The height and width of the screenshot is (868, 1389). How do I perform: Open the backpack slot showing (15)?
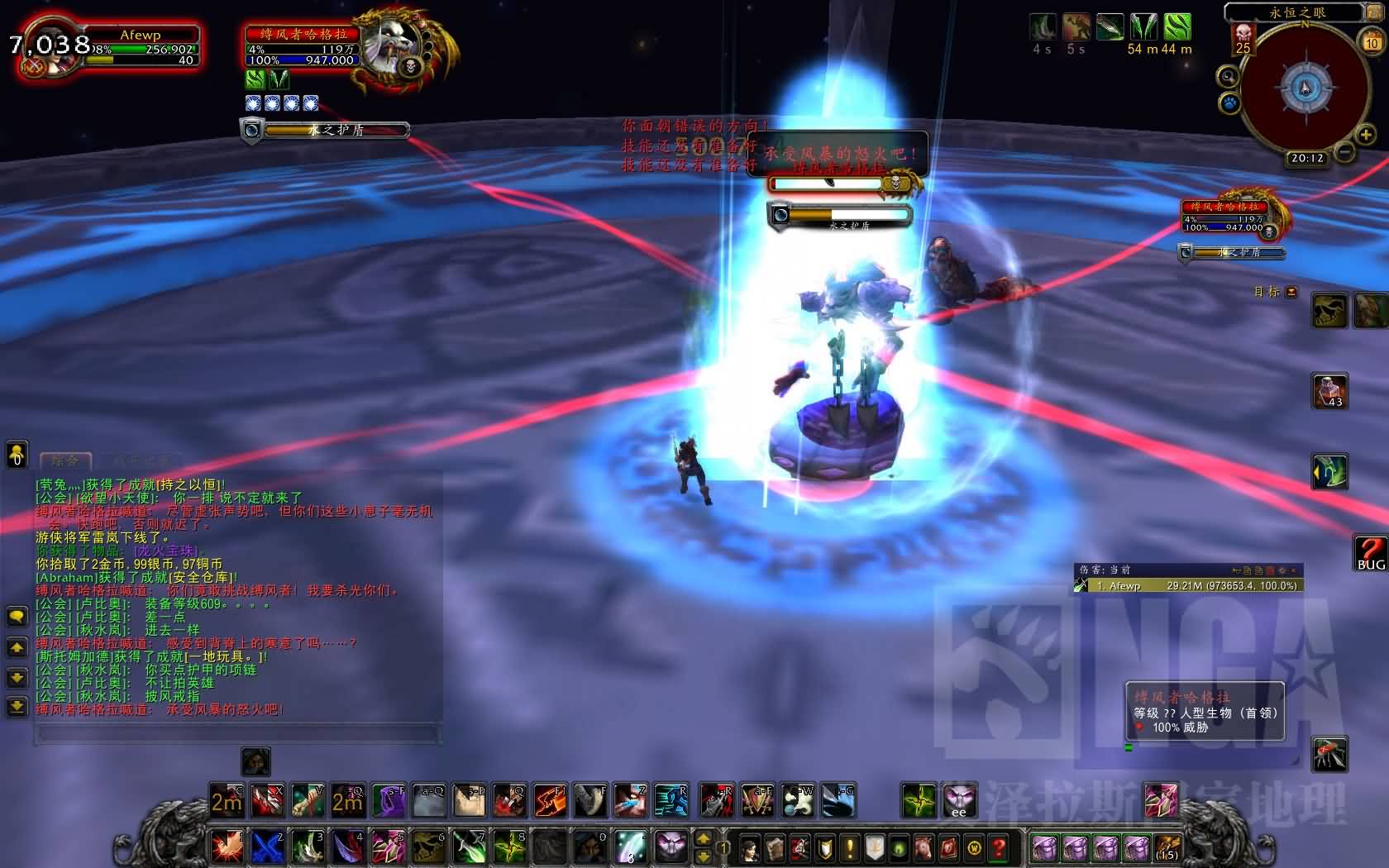pyautogui.click(x=1167, y=847)
